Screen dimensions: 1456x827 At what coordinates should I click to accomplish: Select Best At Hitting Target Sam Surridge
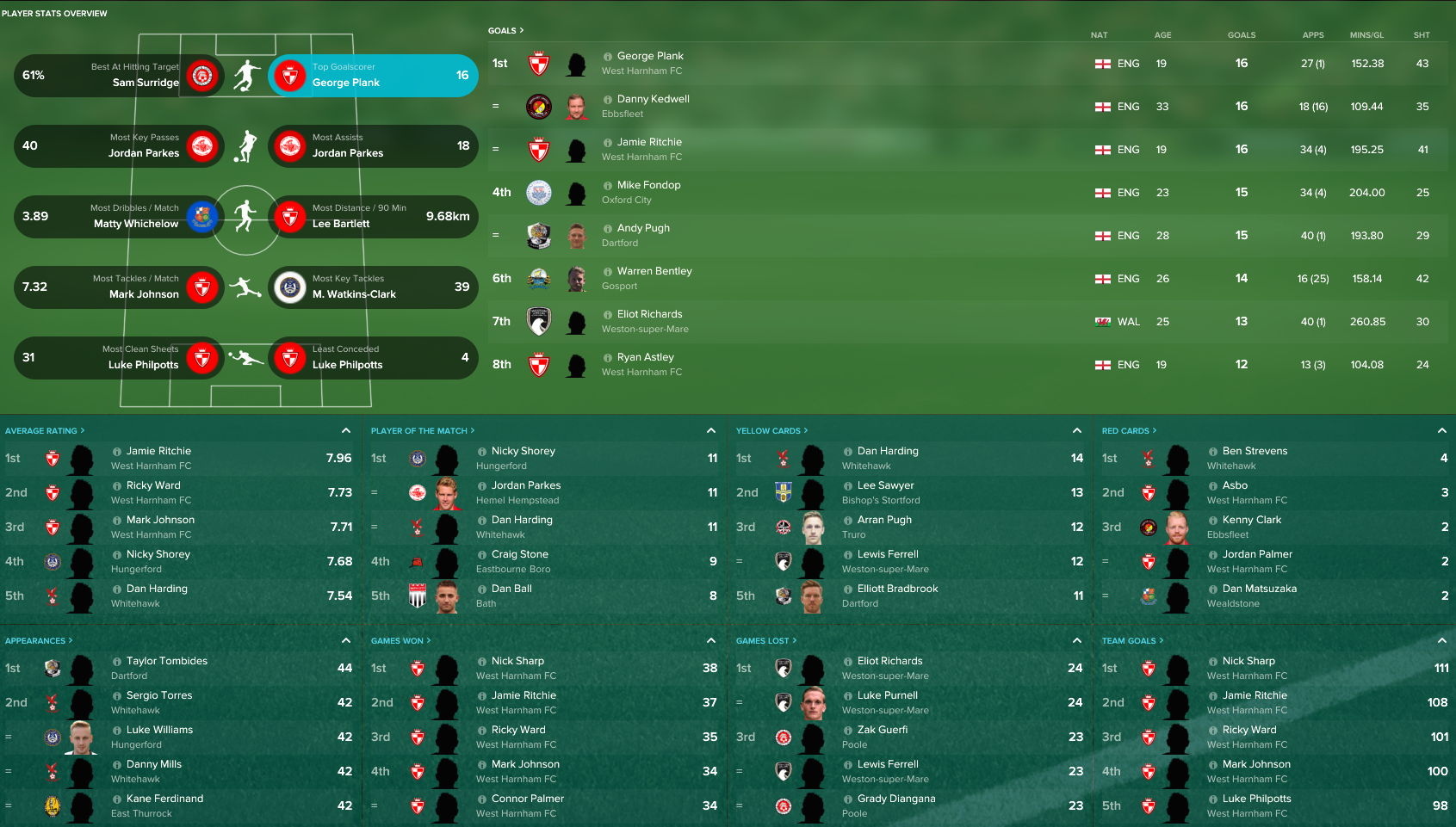119,76
